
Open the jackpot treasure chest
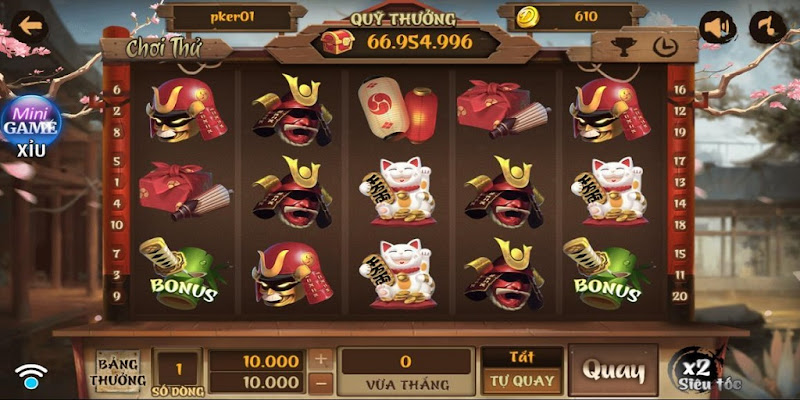click(333, 42)
